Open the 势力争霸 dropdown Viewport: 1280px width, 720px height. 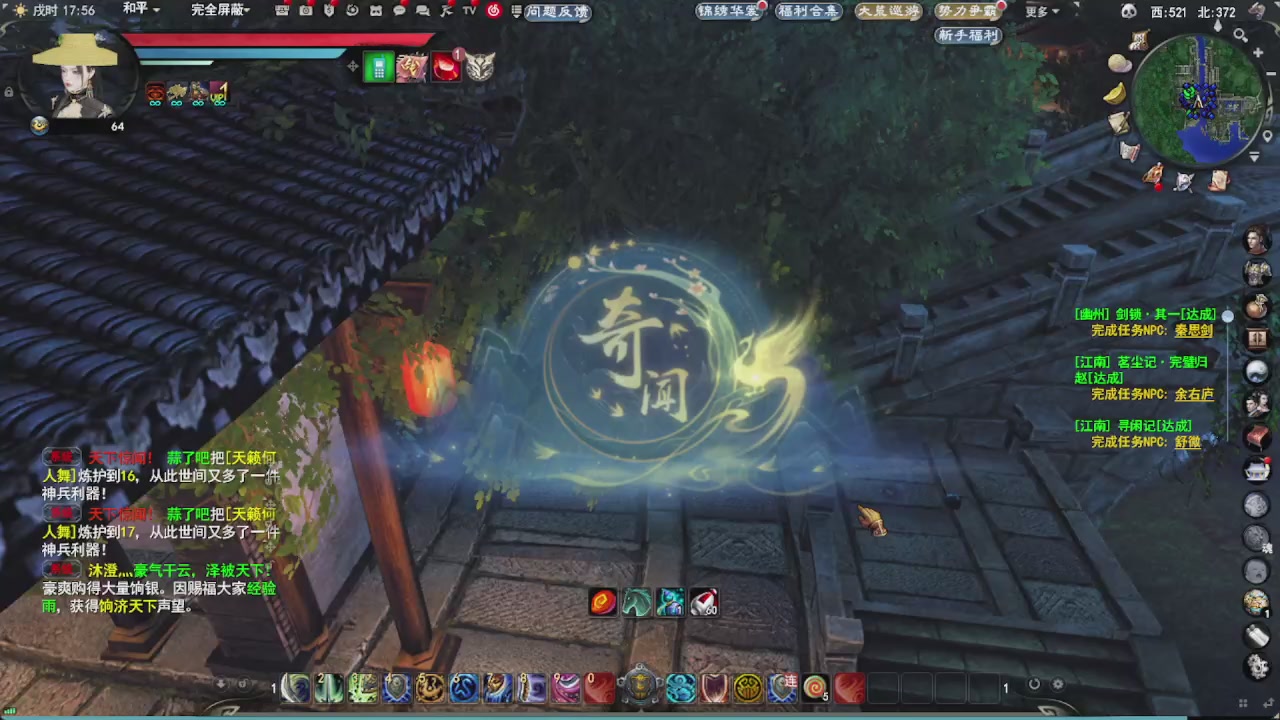(x=968, y=12)
